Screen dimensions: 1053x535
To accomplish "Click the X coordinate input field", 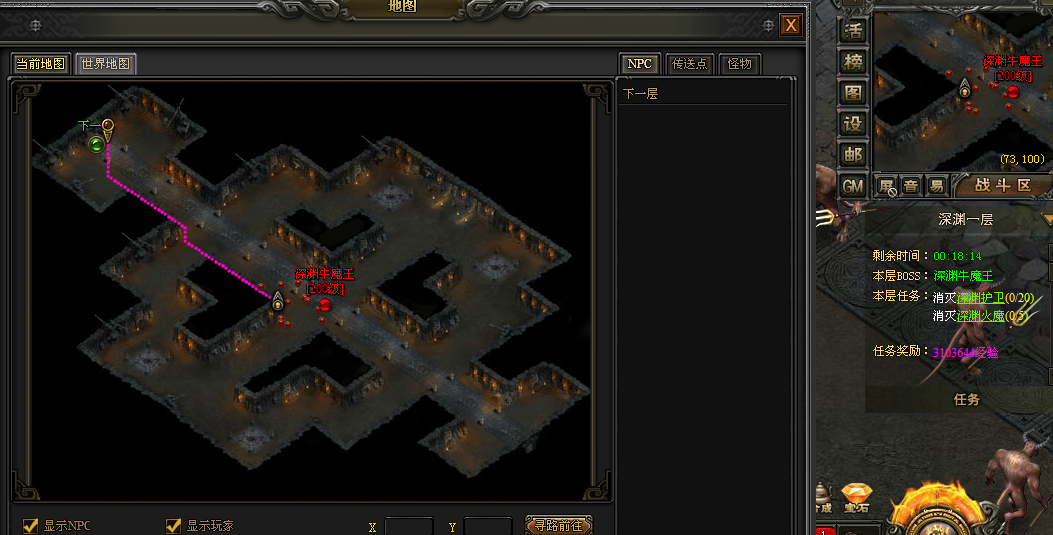I will [x=408, y=526].
